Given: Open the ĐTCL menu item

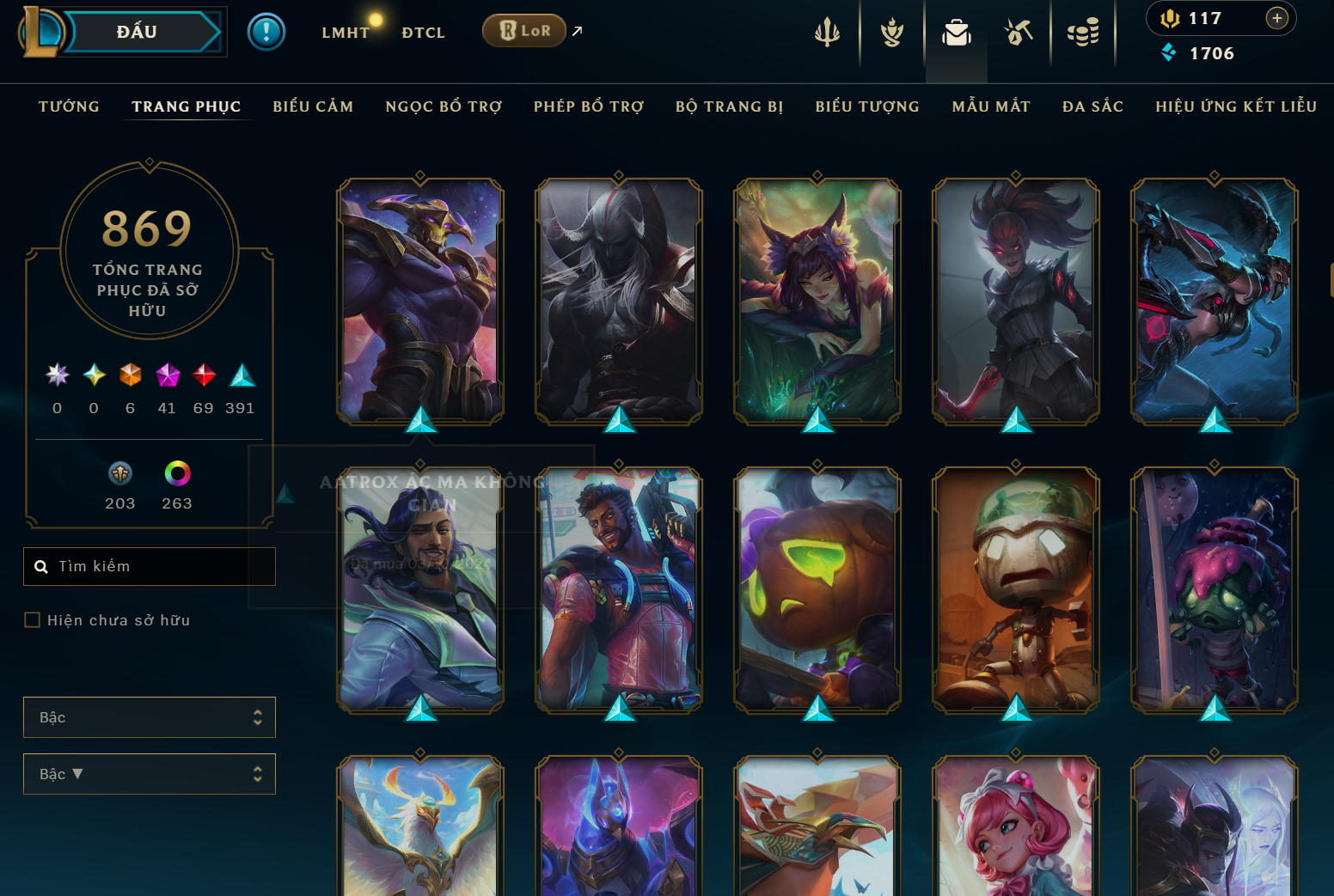Looking at the screenshot, I should click(422, 32).
